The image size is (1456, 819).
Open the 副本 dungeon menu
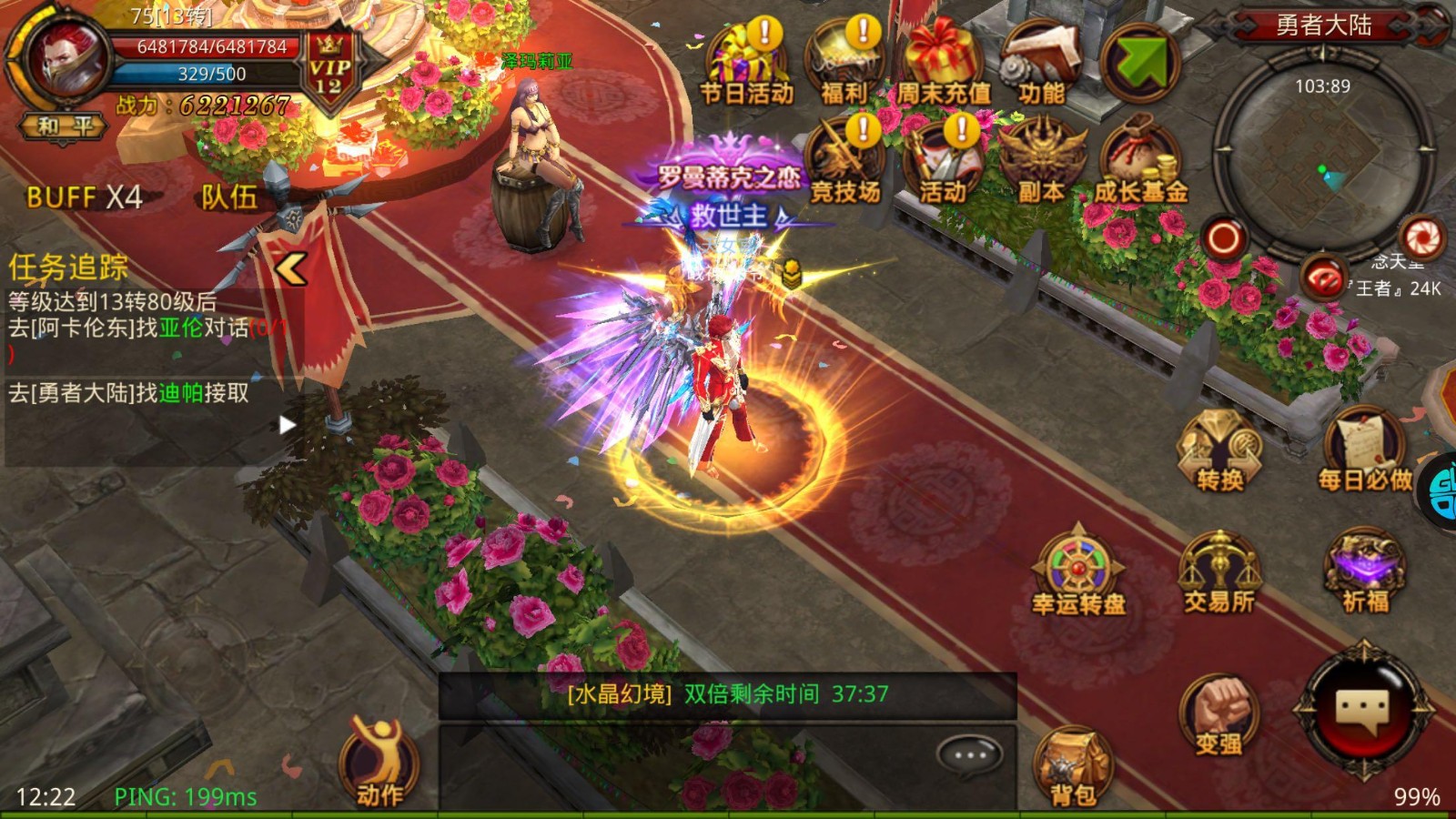[x=1041, y=164]
